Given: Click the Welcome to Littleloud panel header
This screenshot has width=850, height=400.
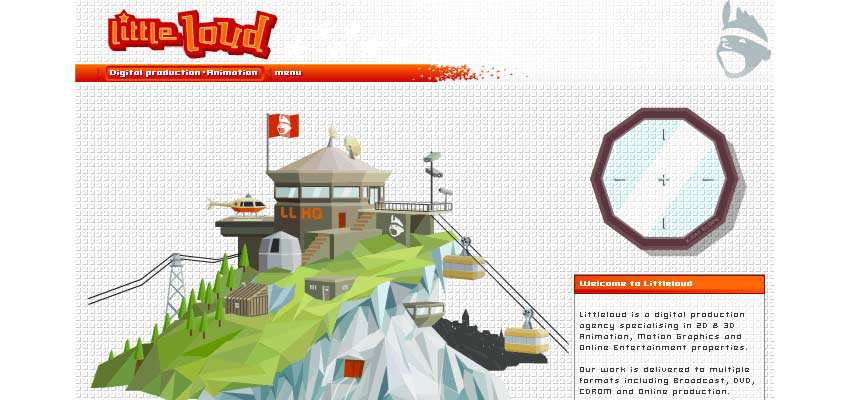Looking at the screenshot, I should pos(668,284).
